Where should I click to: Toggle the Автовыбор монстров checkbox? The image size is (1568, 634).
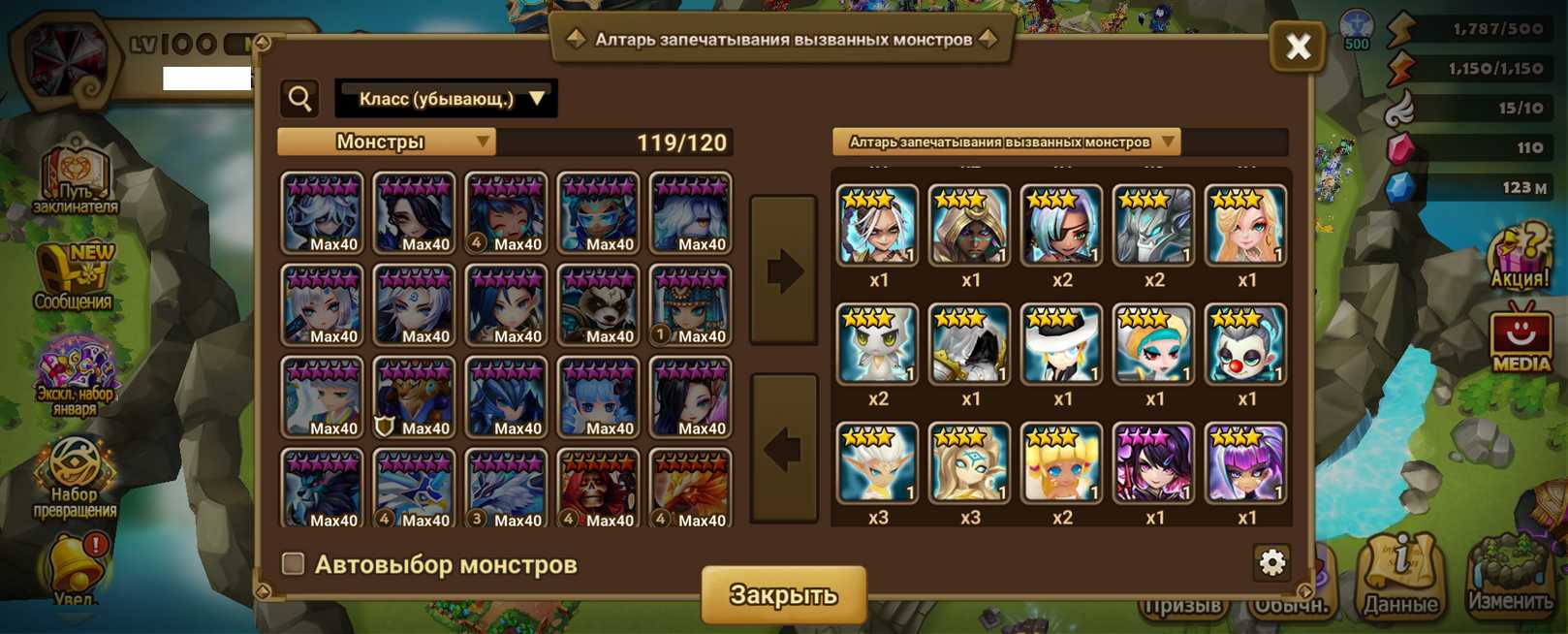[x=293, y=564]
